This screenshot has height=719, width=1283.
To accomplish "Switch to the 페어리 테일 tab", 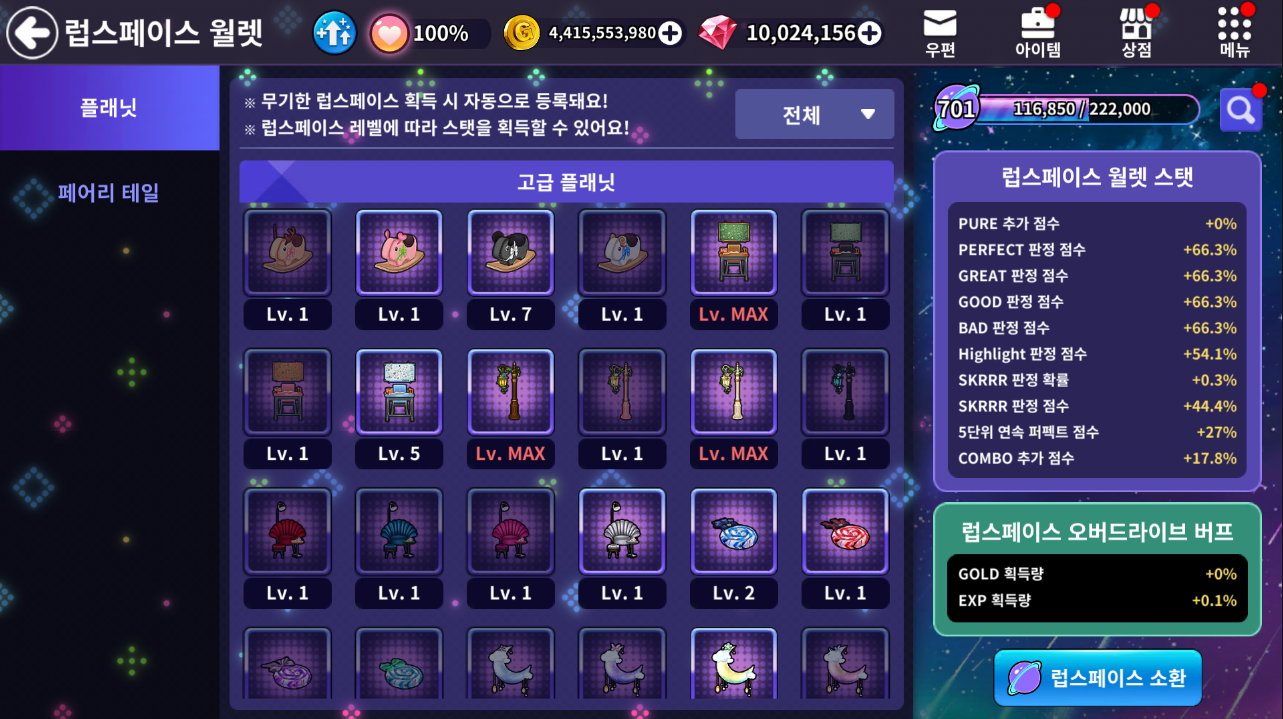I will [109, 192].
